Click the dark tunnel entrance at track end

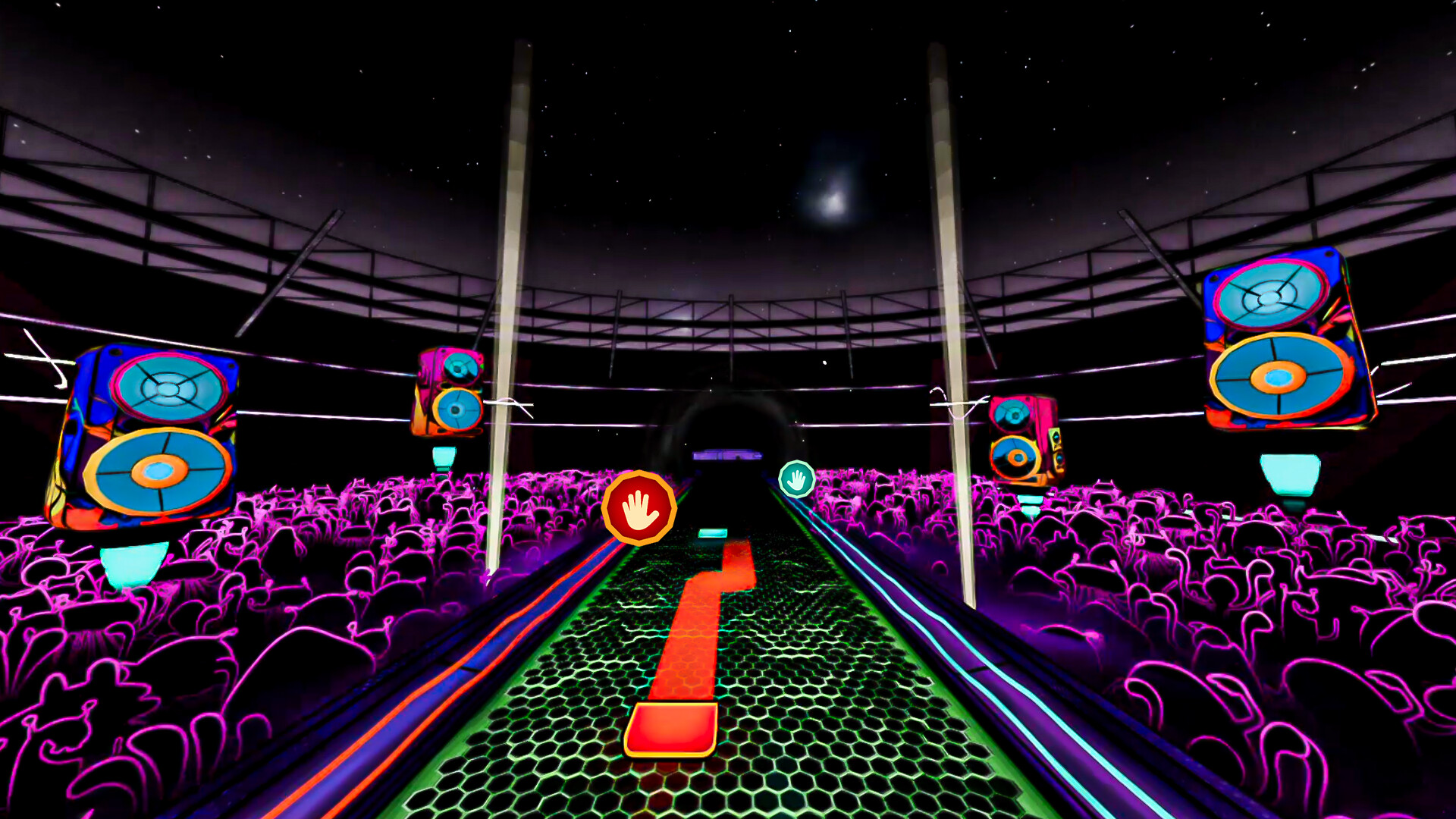(x=728, y=425)
